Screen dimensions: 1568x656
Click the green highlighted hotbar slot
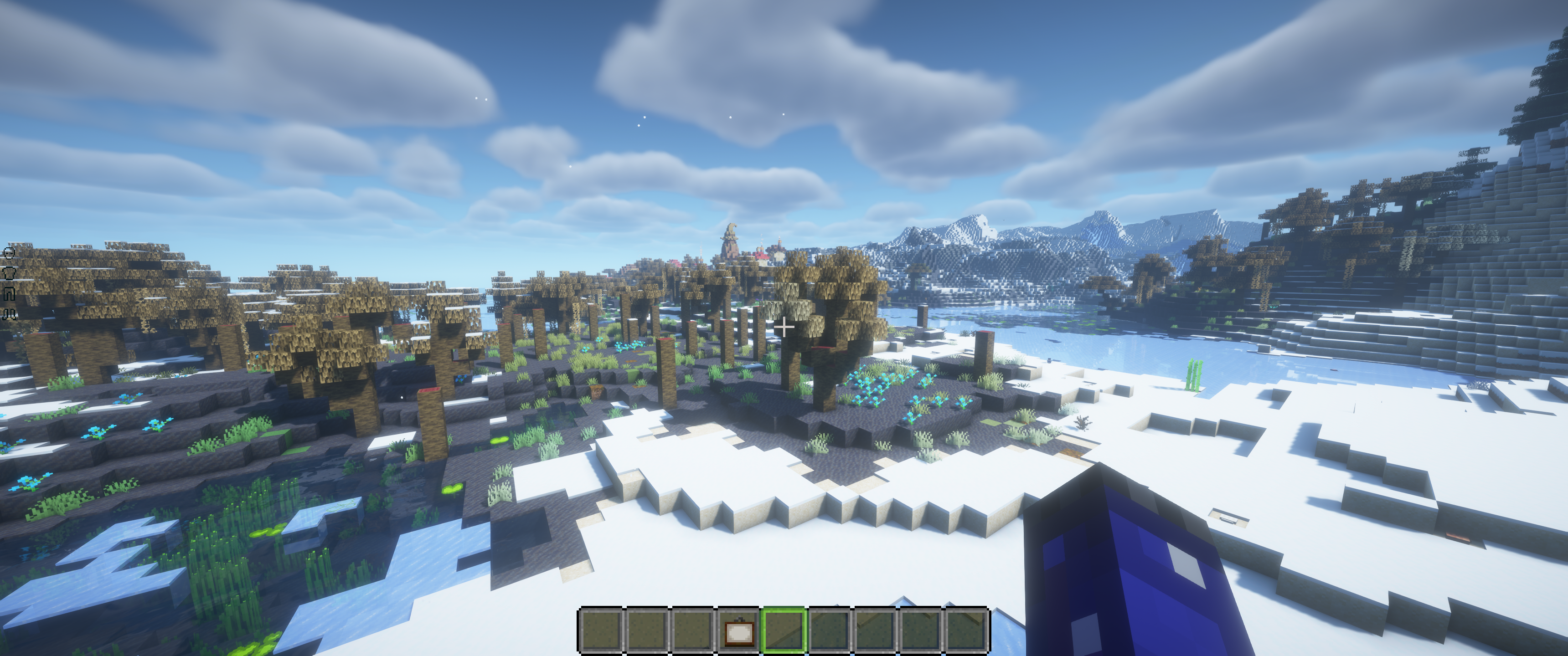coord(784,630)
